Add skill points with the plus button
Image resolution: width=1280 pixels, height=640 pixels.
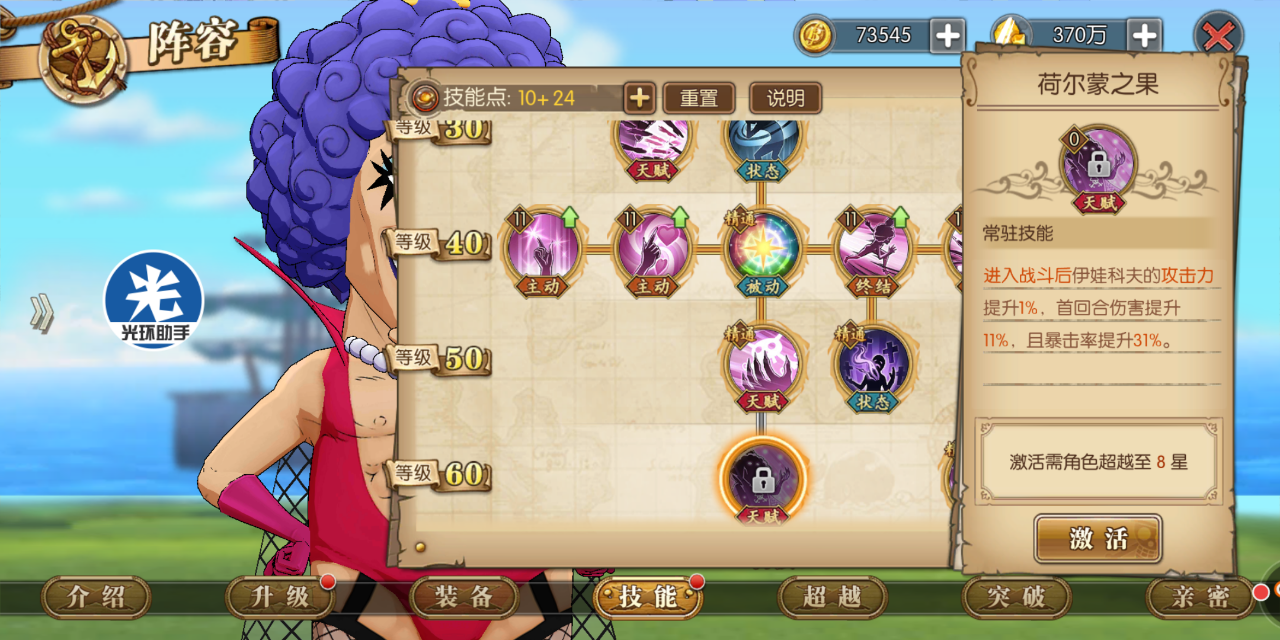639,98
